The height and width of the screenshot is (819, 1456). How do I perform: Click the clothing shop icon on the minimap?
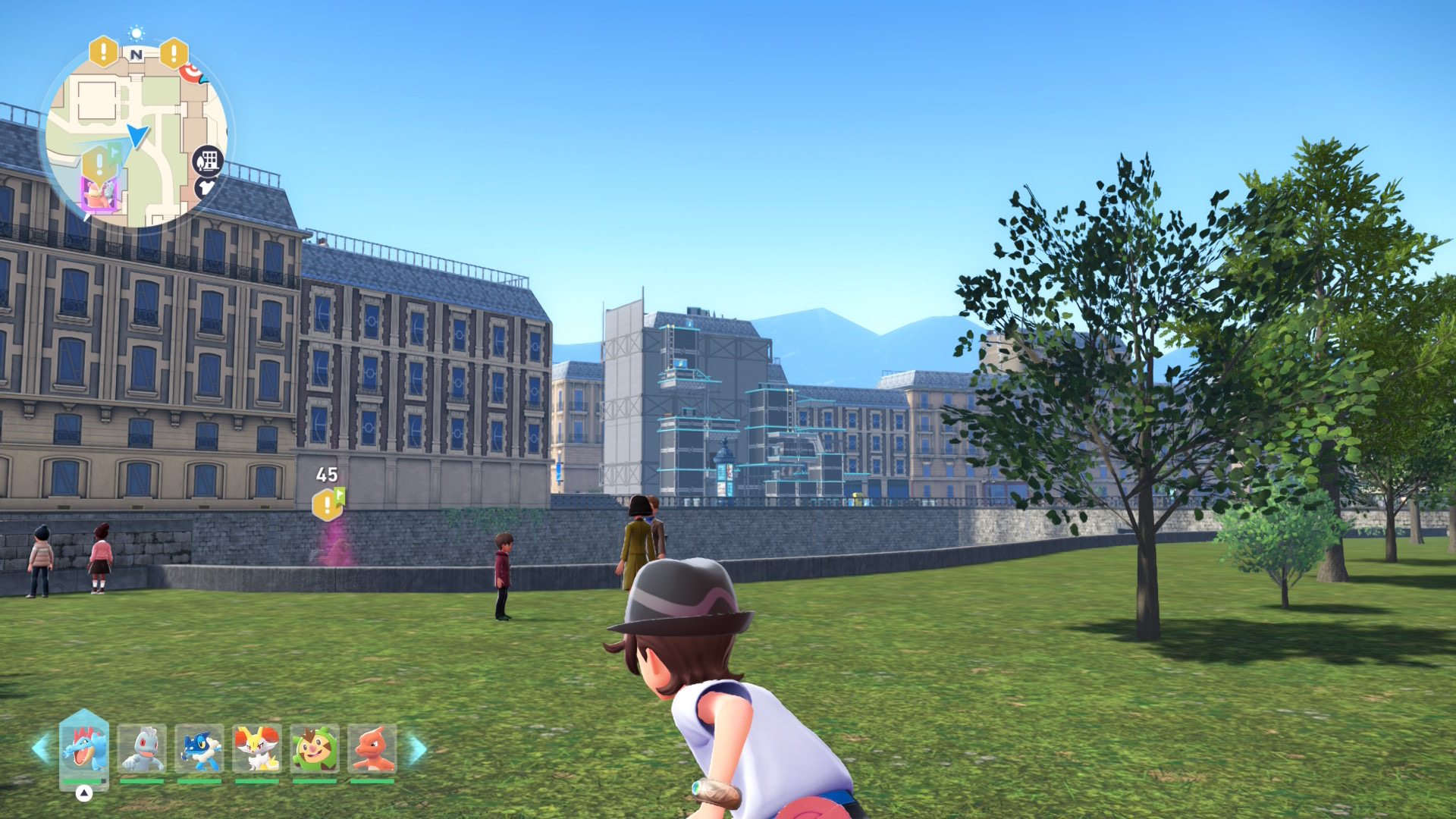(x=206, y=187)
